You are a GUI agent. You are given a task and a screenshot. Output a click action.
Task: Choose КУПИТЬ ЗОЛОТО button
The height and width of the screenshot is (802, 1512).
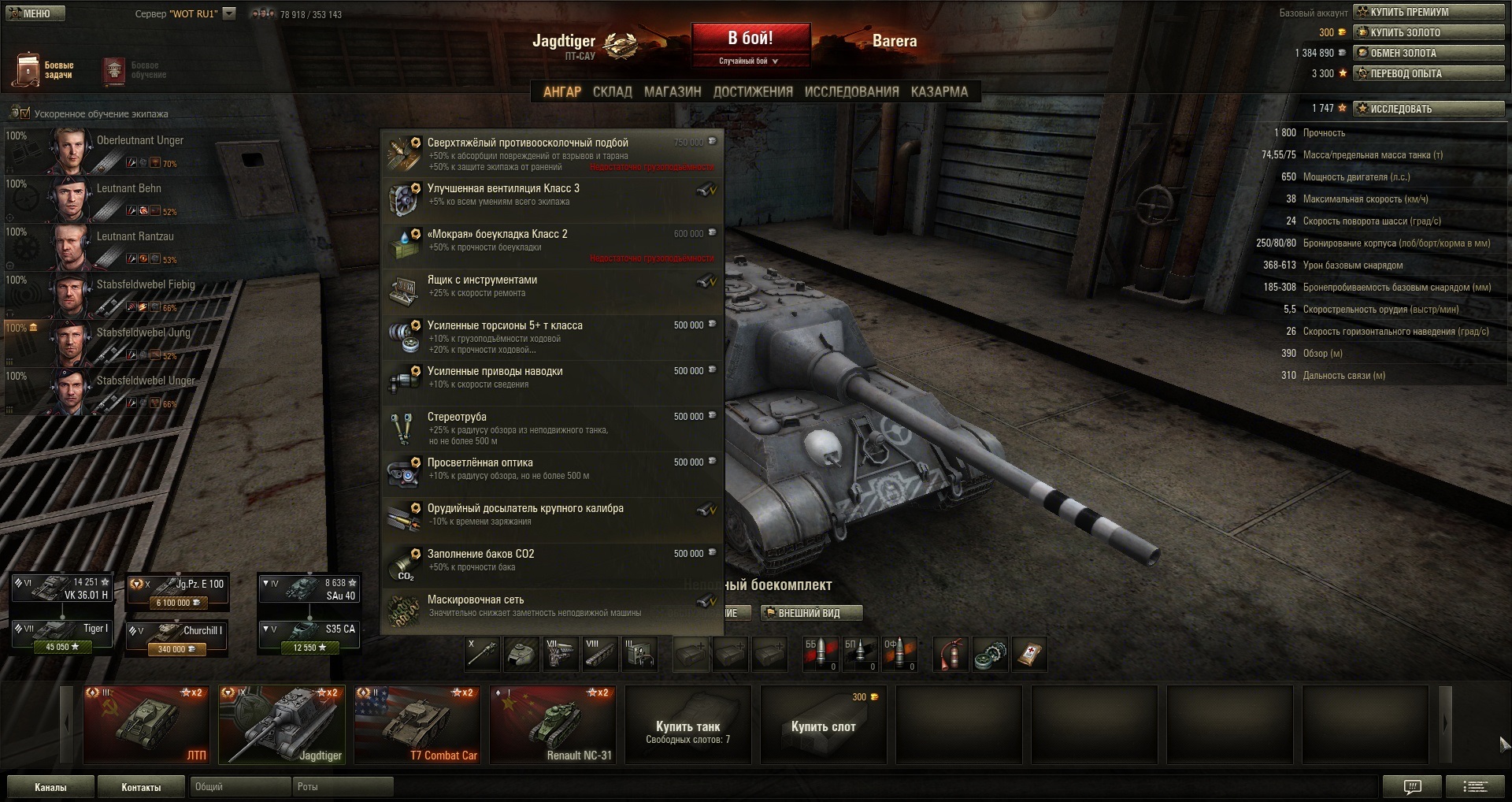tap(1429, 32)
